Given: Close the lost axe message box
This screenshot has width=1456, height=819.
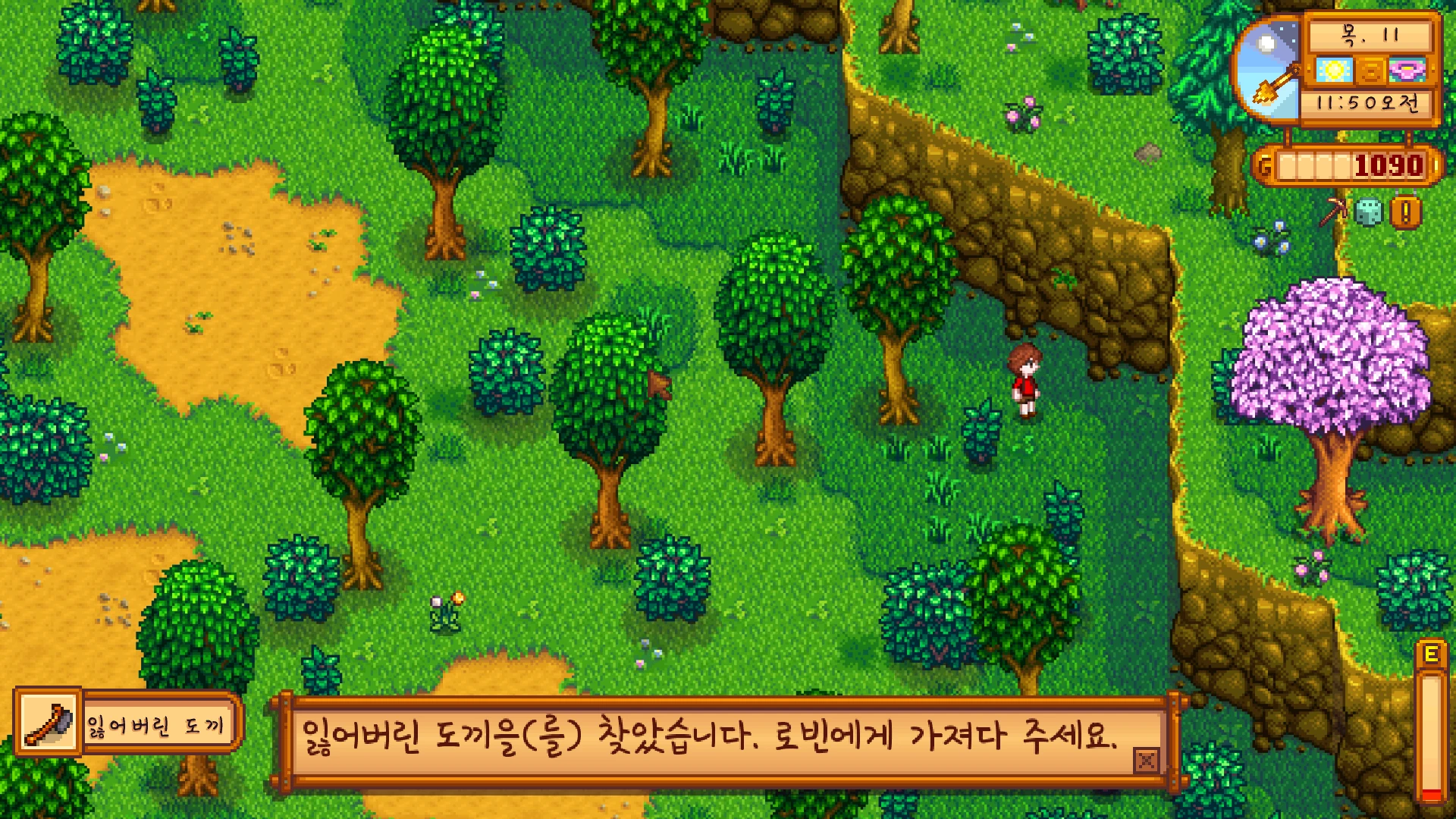Looking at the screenshot, I should click(1146, 760).
